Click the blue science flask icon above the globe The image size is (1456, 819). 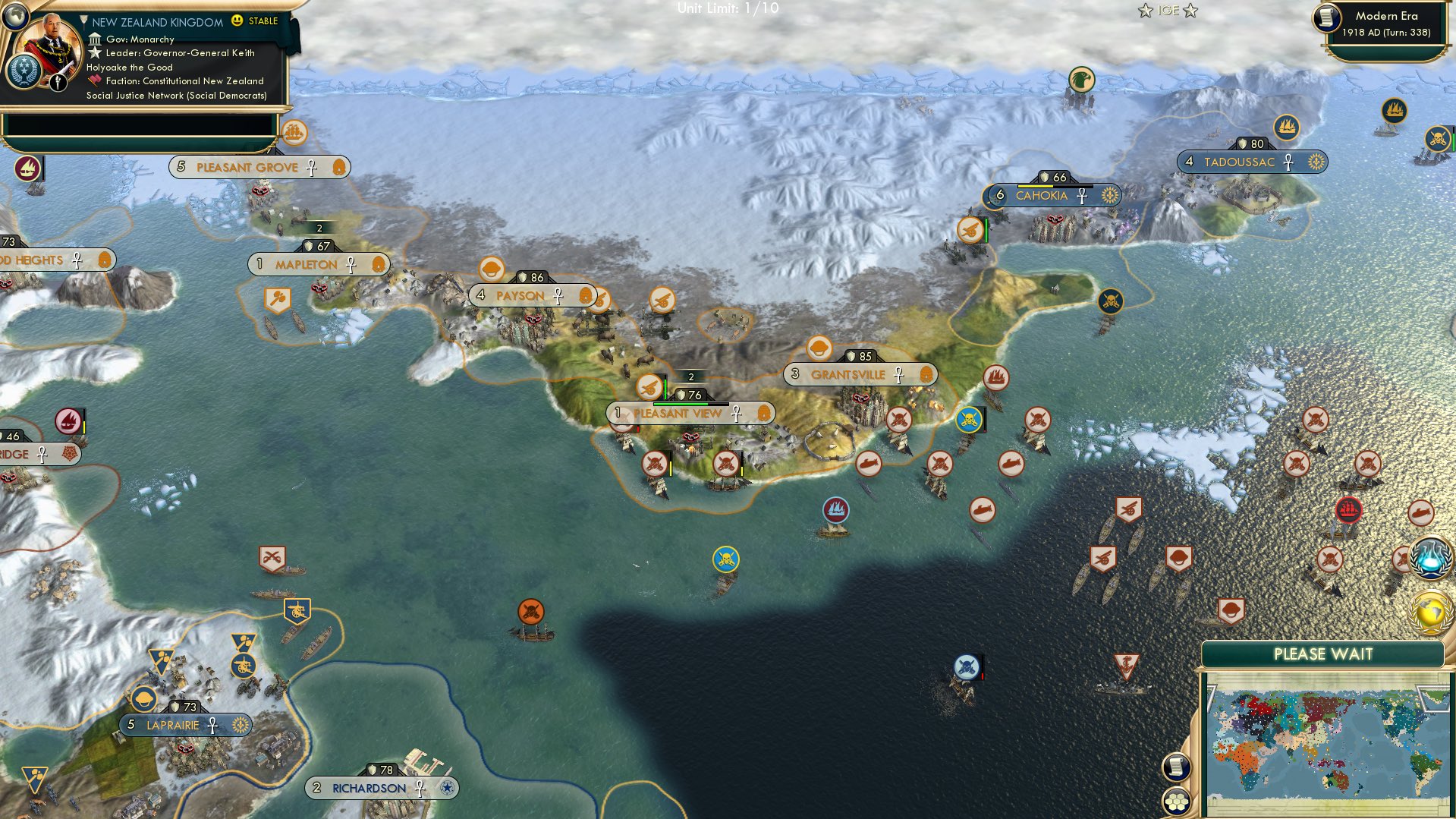click(1431, 556)
